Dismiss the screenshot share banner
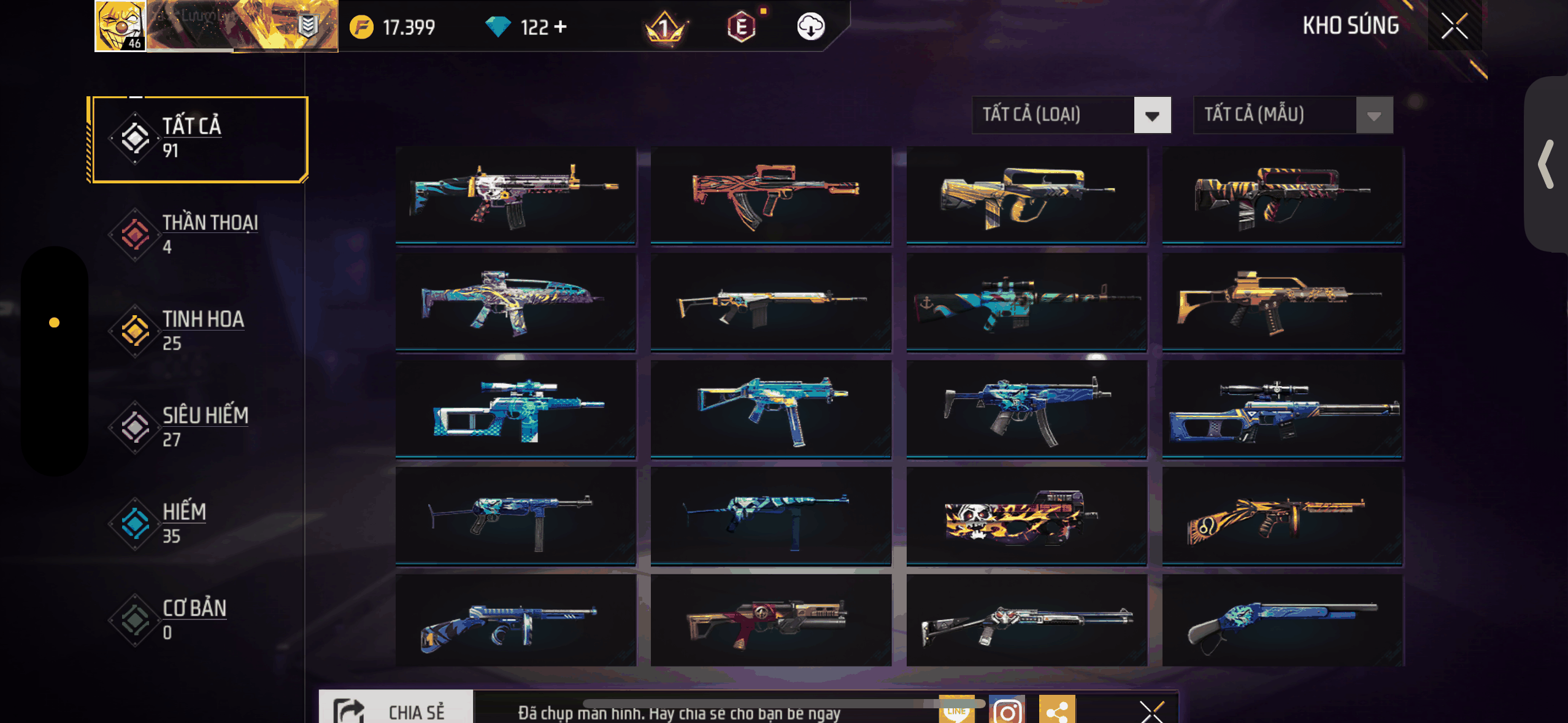1568x723 pixels. click(x=1151, y=711)
